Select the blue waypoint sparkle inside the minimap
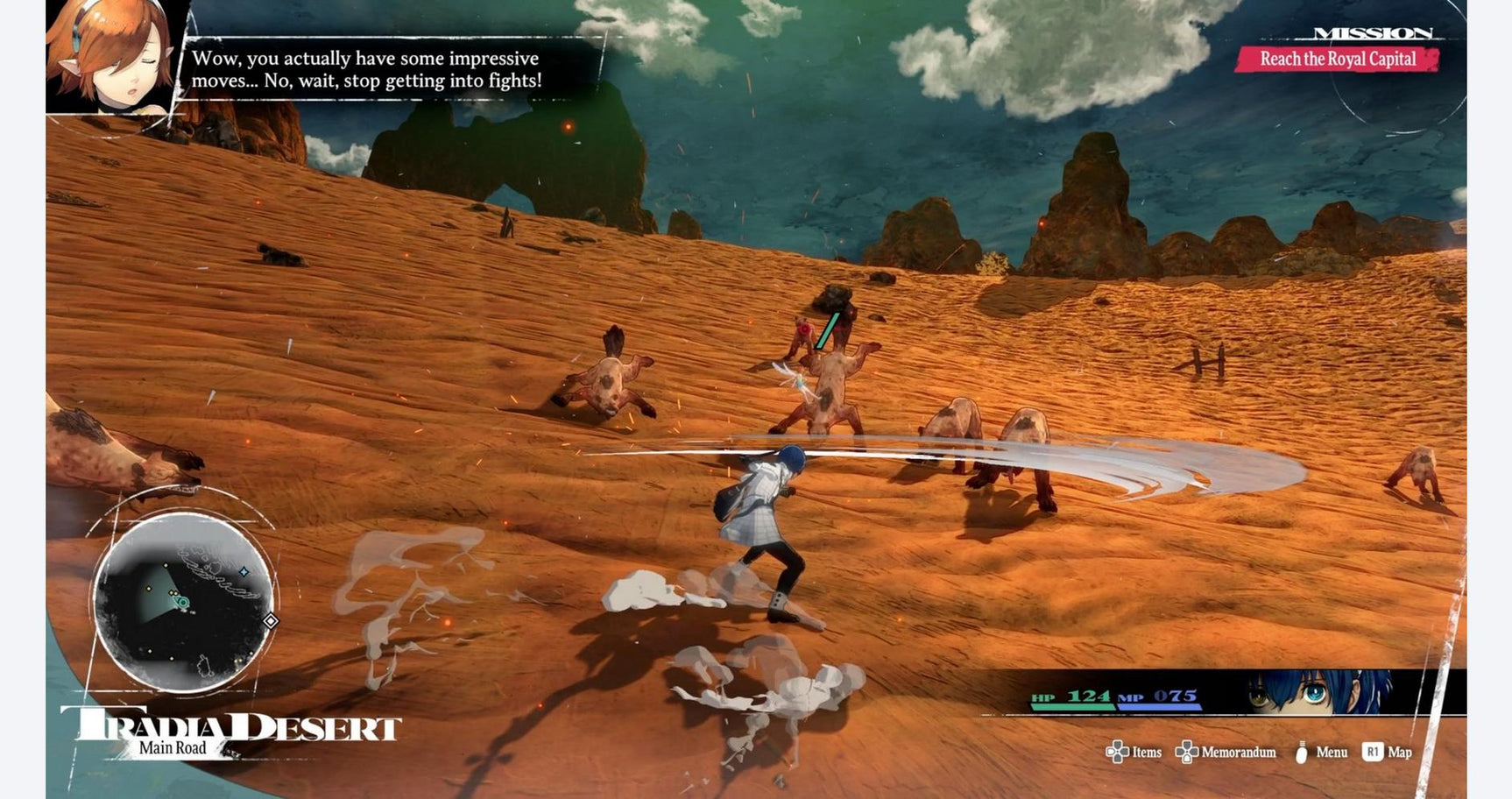1512x799 pixels. coord(243,571)
